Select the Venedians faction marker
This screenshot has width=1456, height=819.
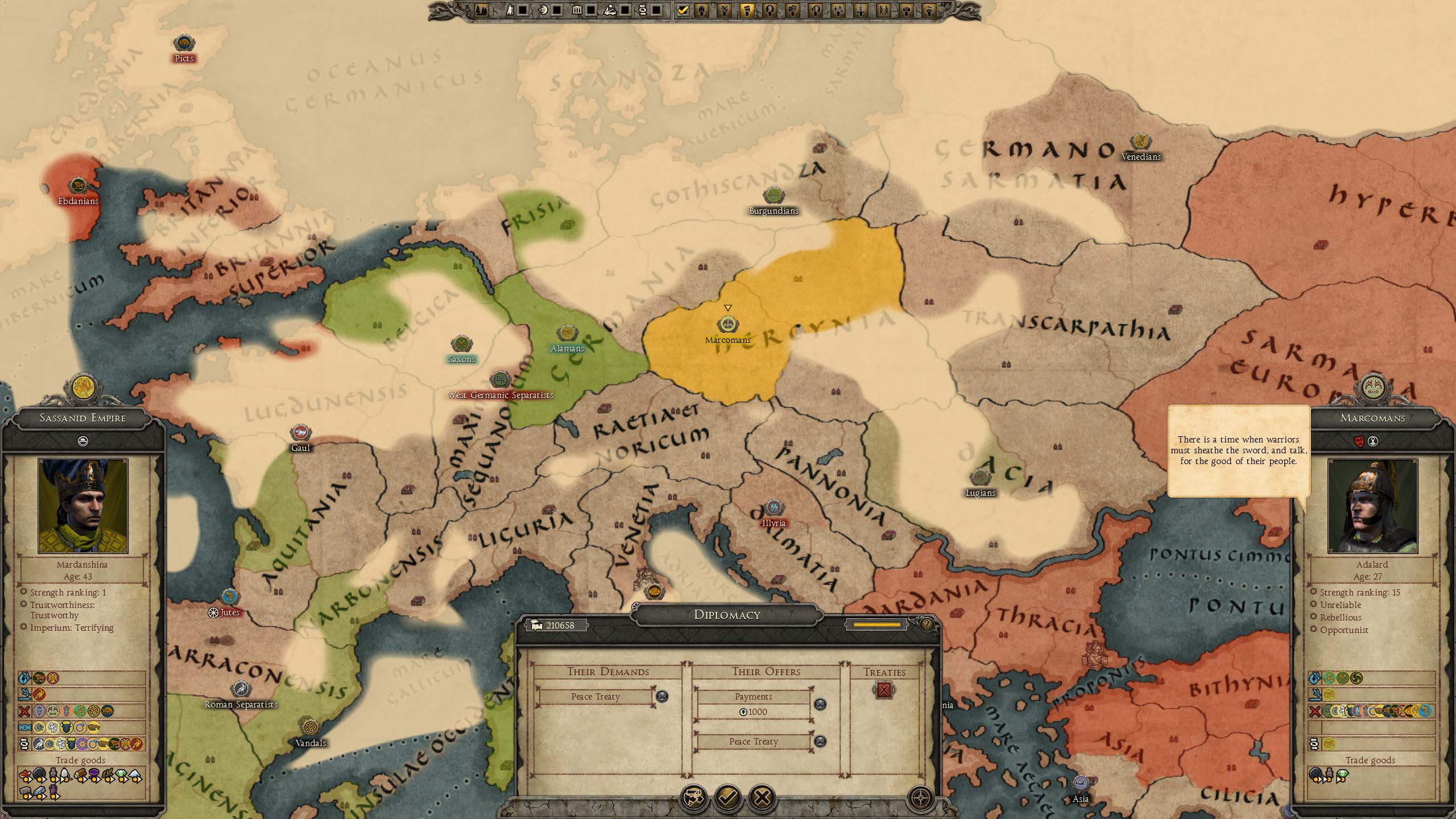coord(1140,142)
